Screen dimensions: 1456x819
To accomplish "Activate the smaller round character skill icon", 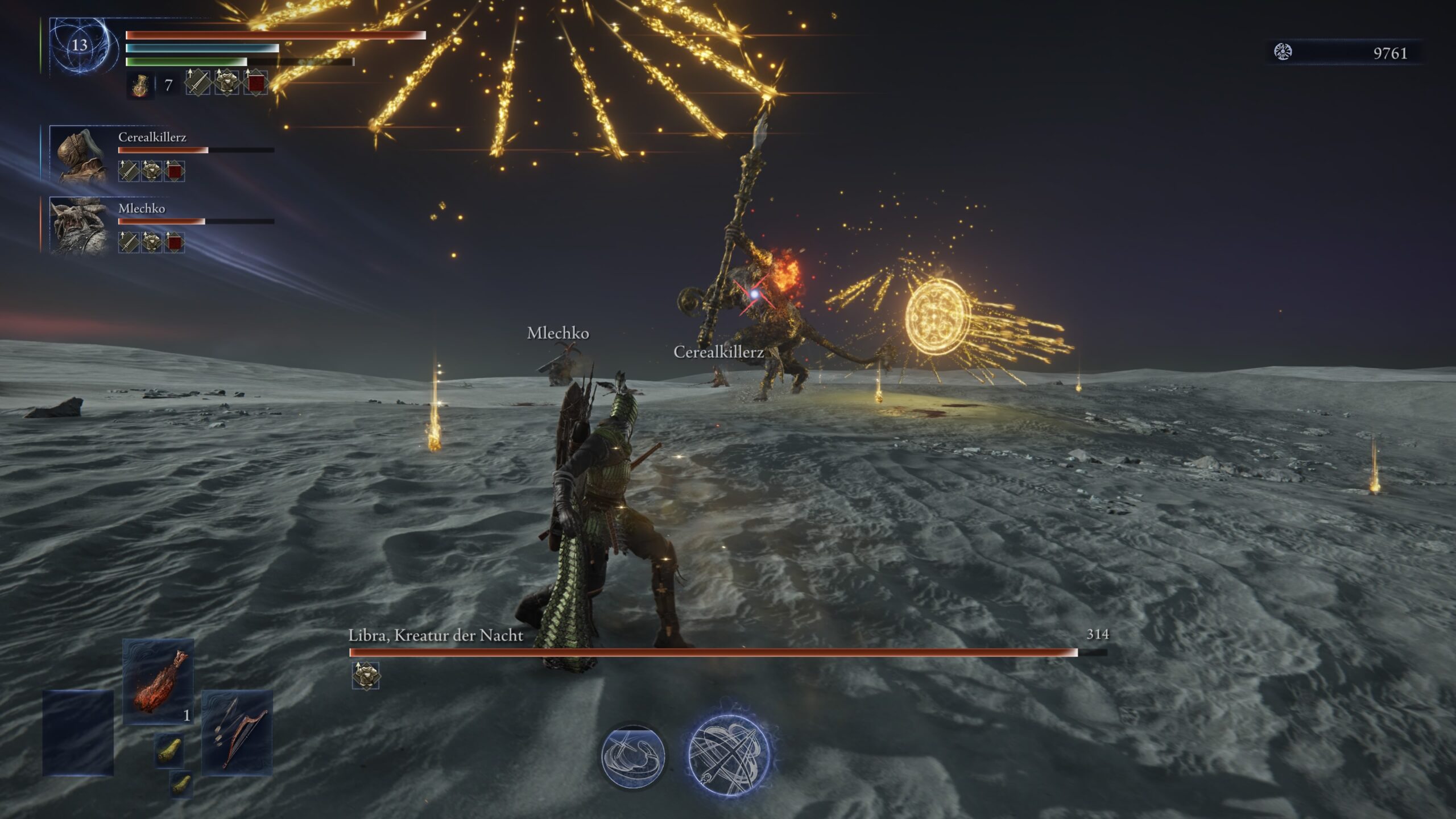I will point(633,756).
